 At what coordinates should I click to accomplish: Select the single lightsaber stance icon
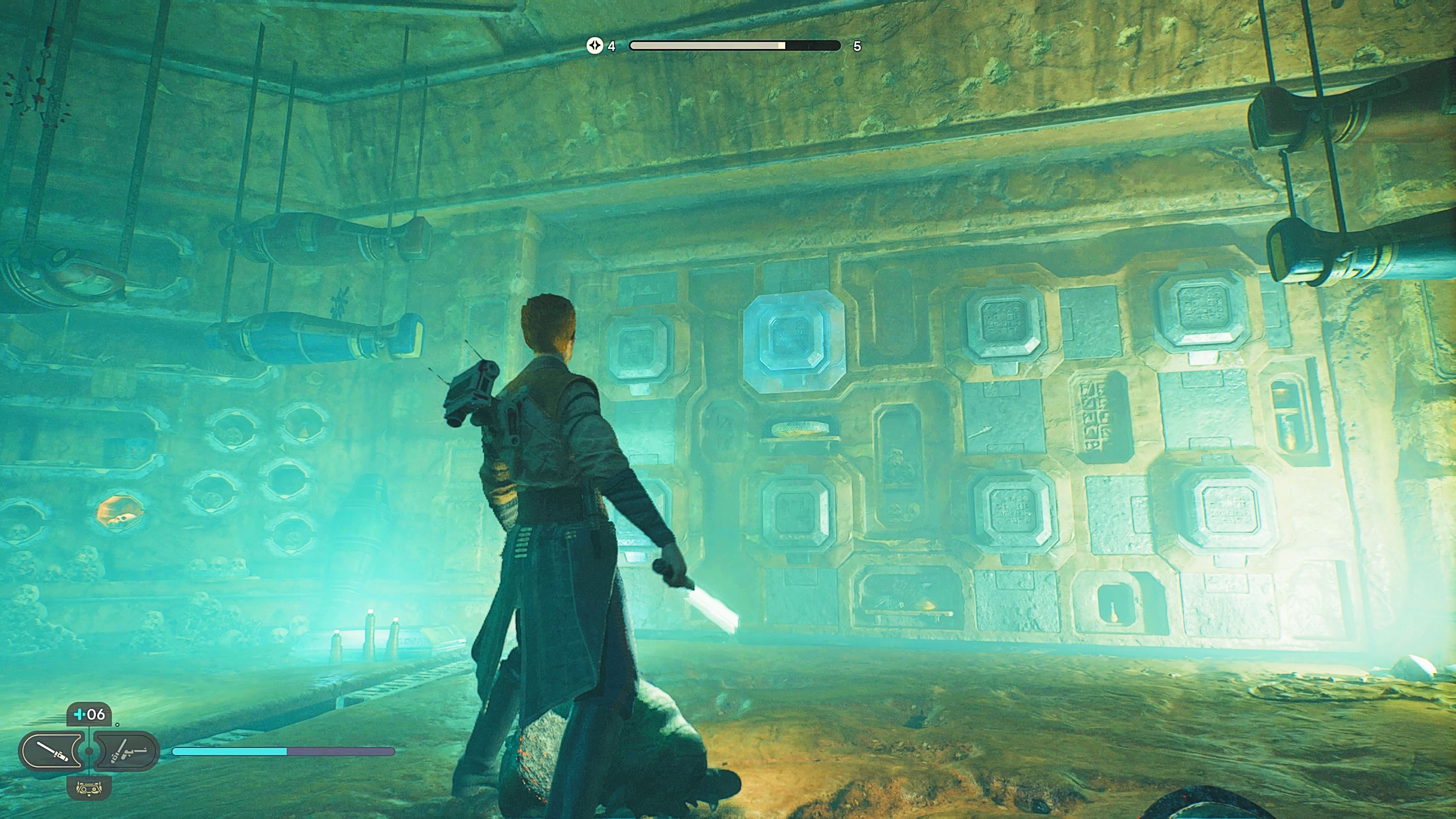[x=52, y=751]
